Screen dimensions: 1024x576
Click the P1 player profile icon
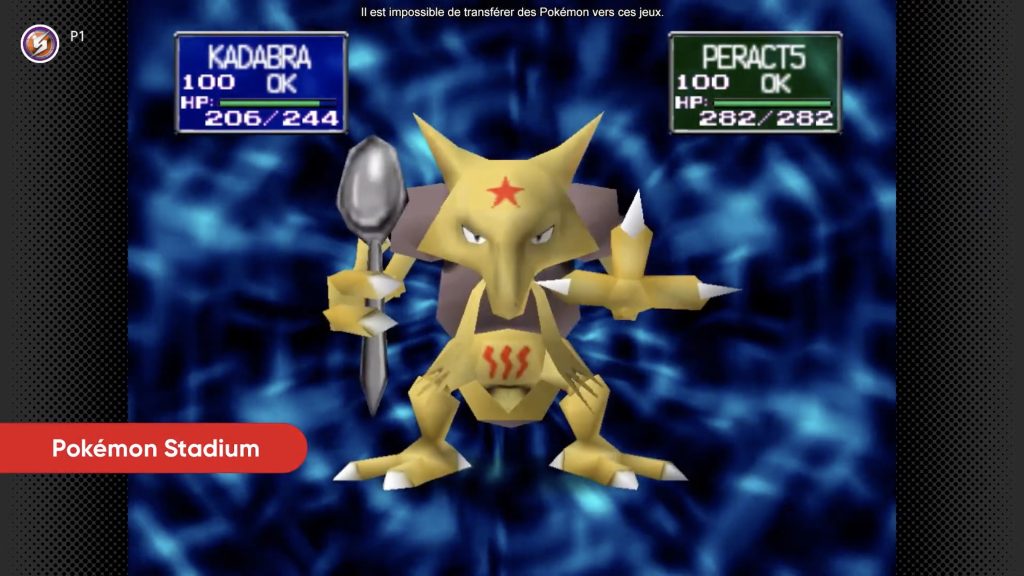(x=39, y=43)
